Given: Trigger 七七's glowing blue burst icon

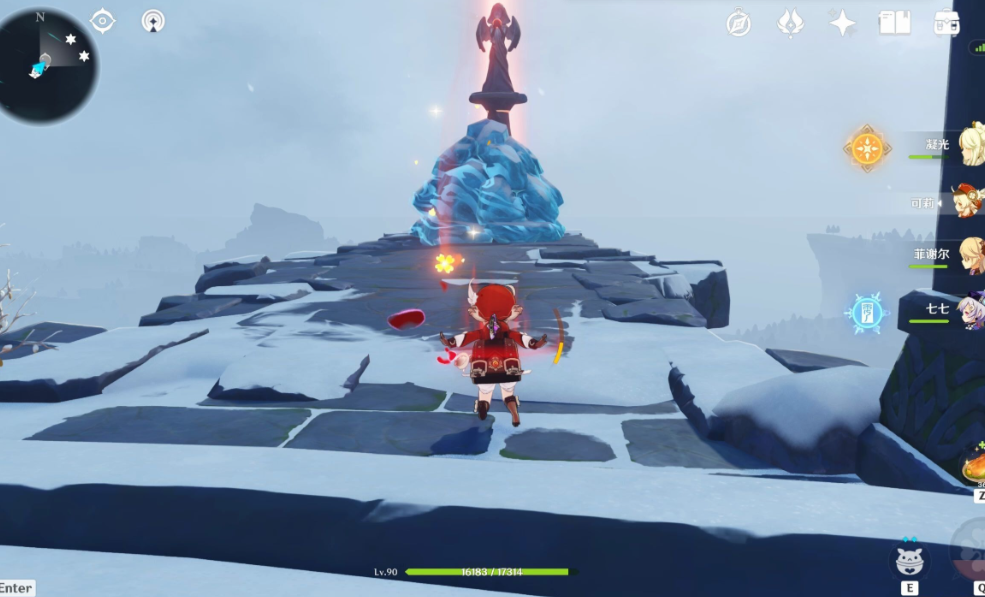Looking at the screenshot, I should pos(866,313).
